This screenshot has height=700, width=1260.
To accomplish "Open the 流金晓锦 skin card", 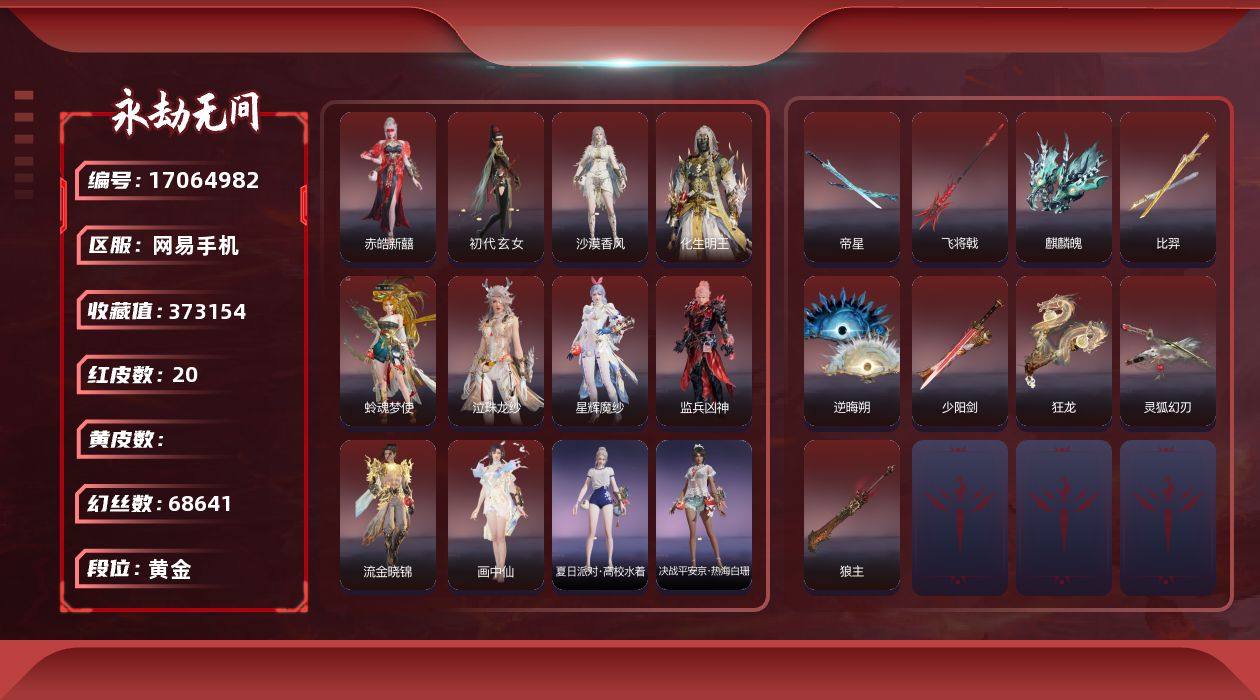I will [x=388, y=515].
